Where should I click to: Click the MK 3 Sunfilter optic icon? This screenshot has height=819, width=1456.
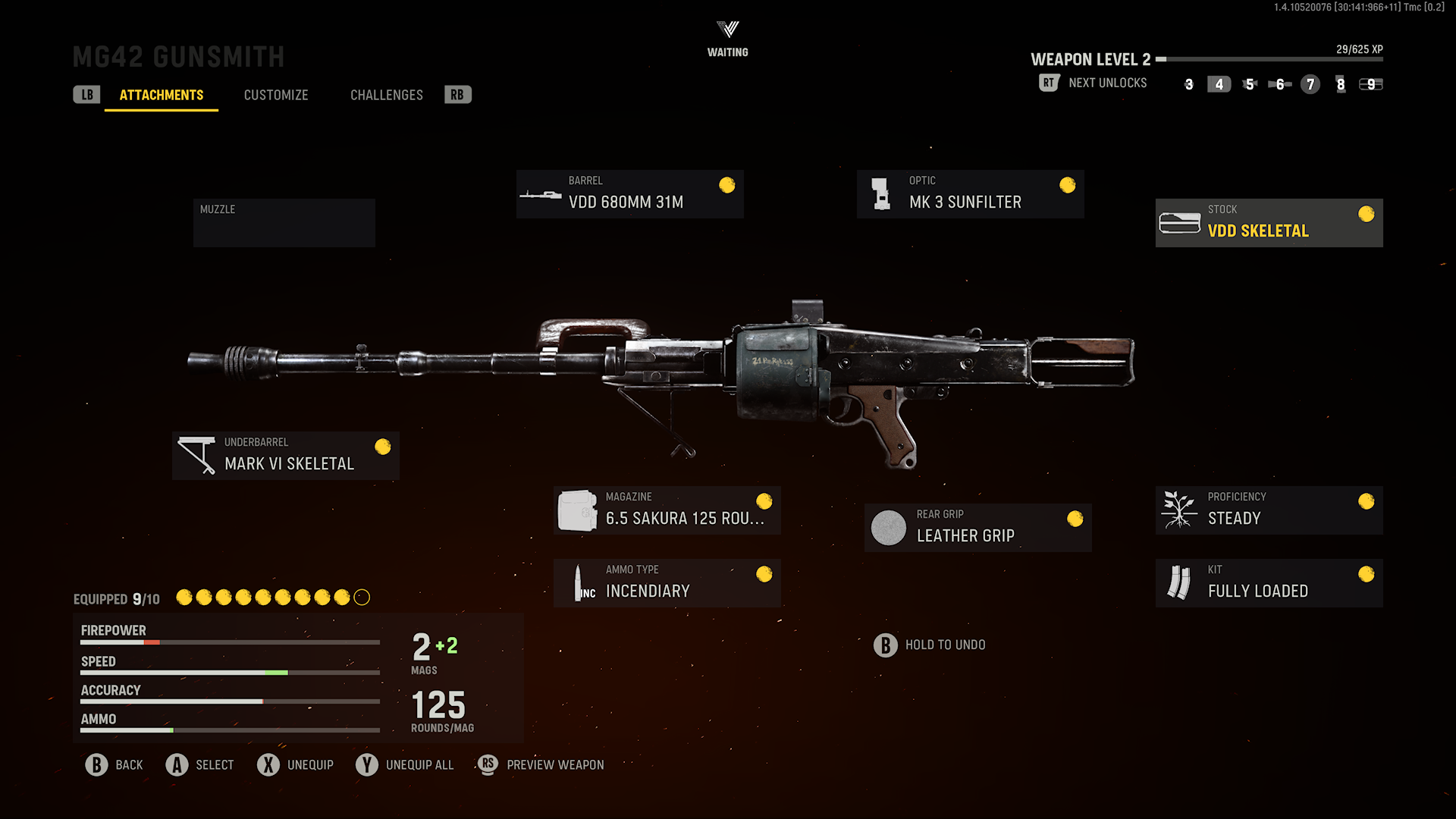coord(880,193)
